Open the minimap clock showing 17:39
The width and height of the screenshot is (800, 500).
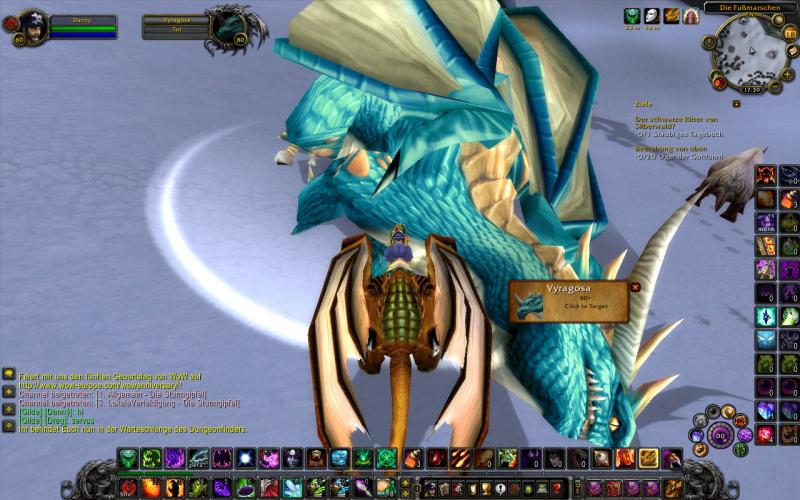tap(751, 89)
